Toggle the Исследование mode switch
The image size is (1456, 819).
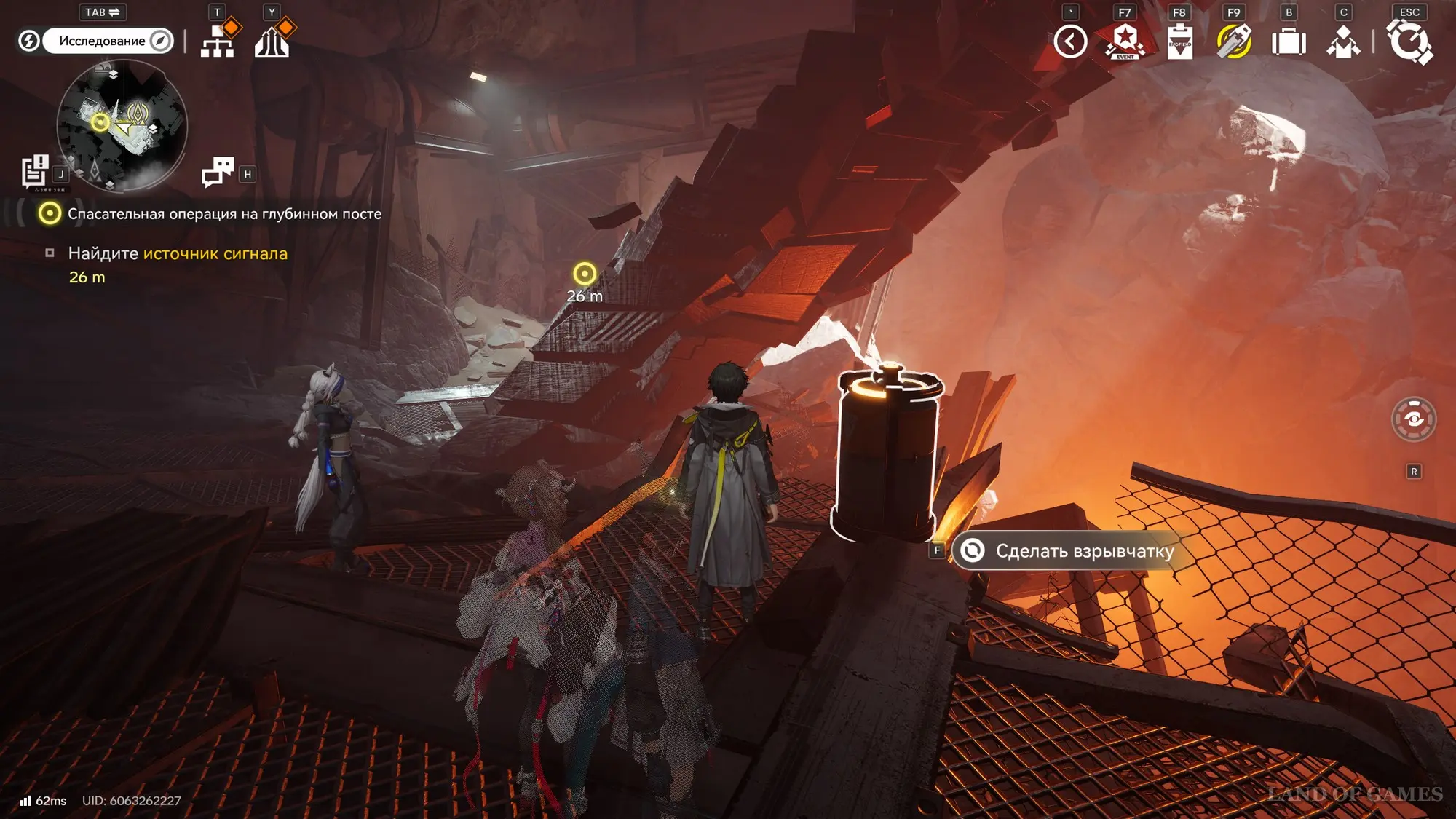pos(107,41)
